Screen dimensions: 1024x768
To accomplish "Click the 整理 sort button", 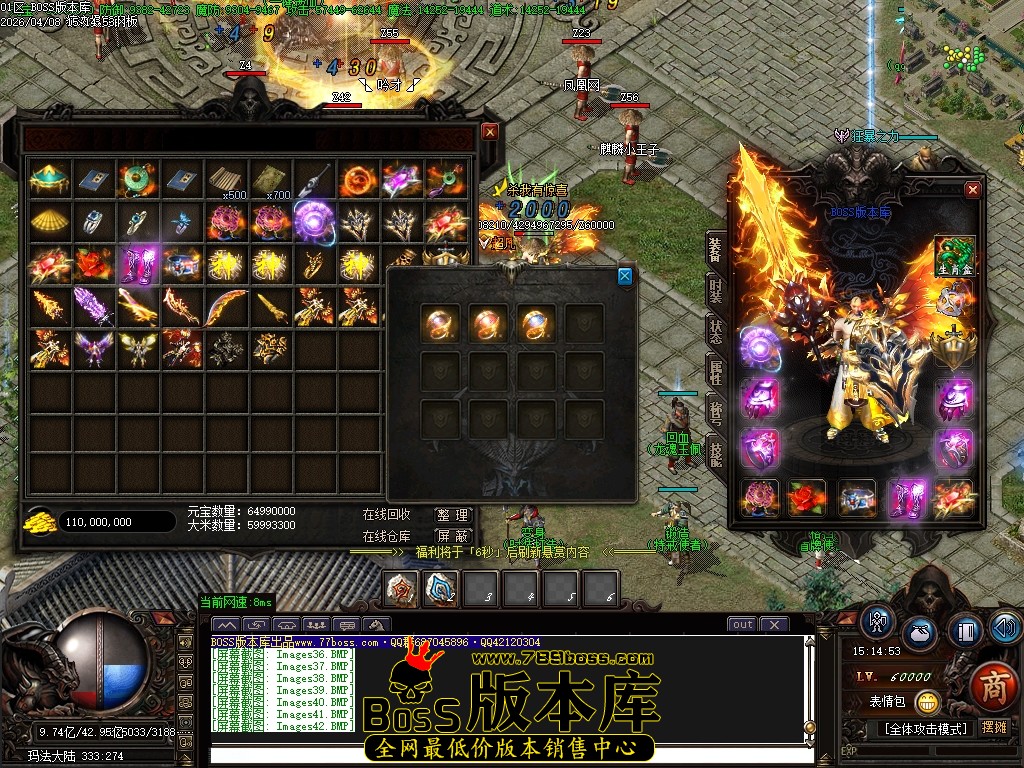I will pos(452,515).
